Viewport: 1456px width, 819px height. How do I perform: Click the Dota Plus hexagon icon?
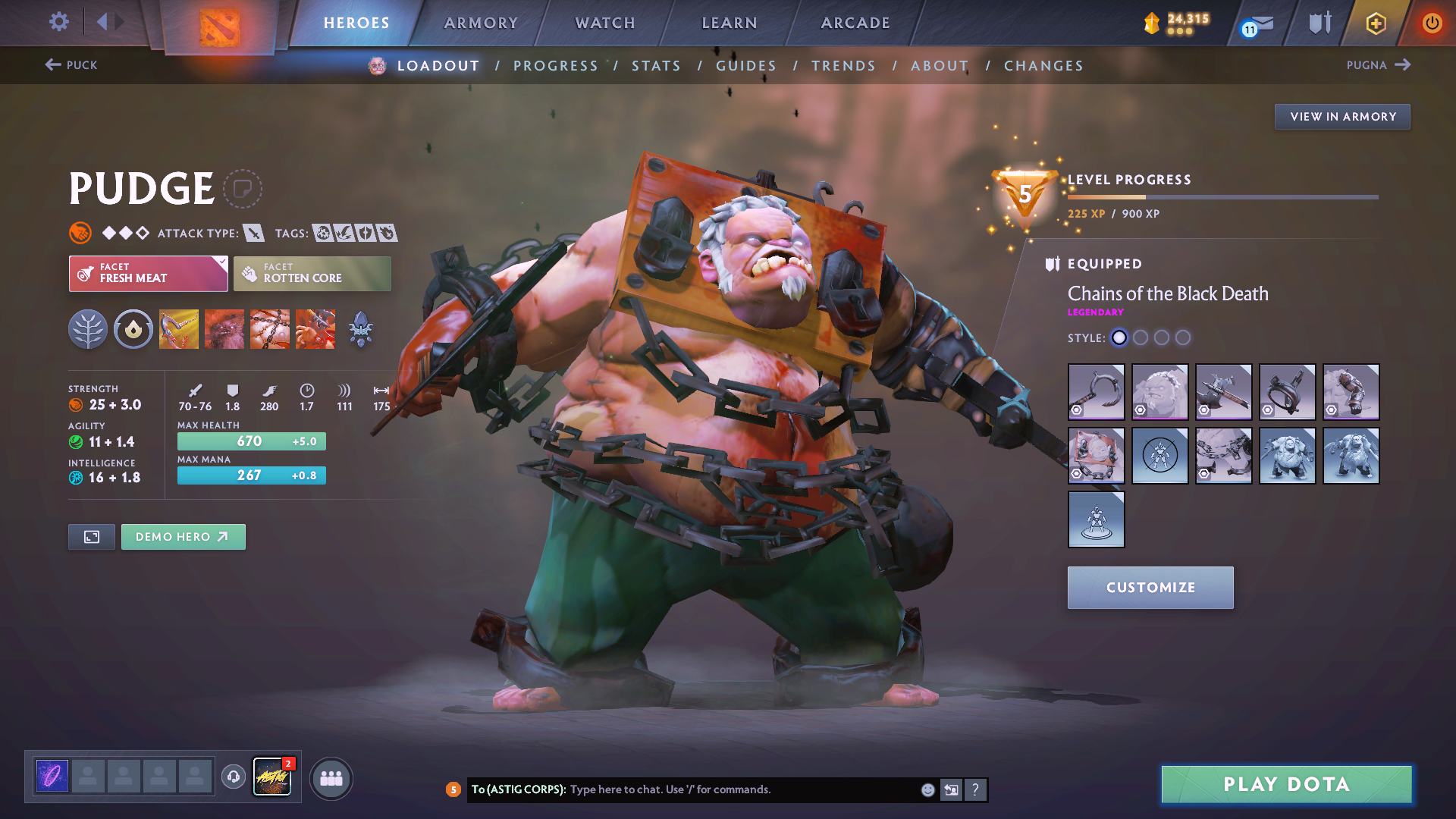(x=1375, y=23)
